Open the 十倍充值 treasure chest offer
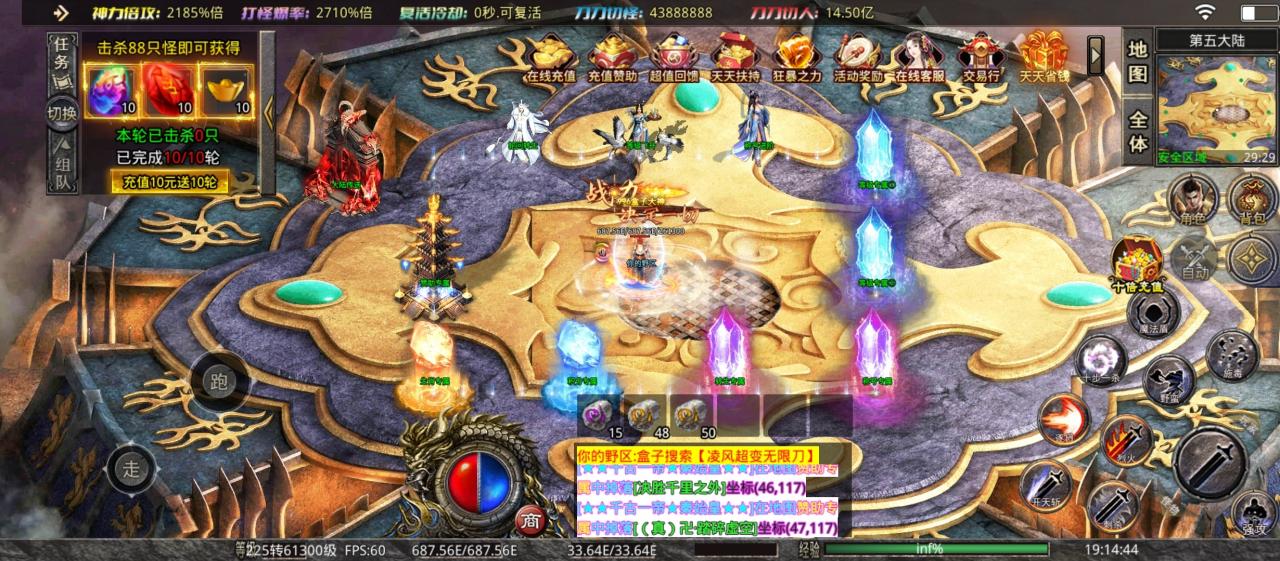This screenshot has width=1280, height=561. click(1138, 263)
